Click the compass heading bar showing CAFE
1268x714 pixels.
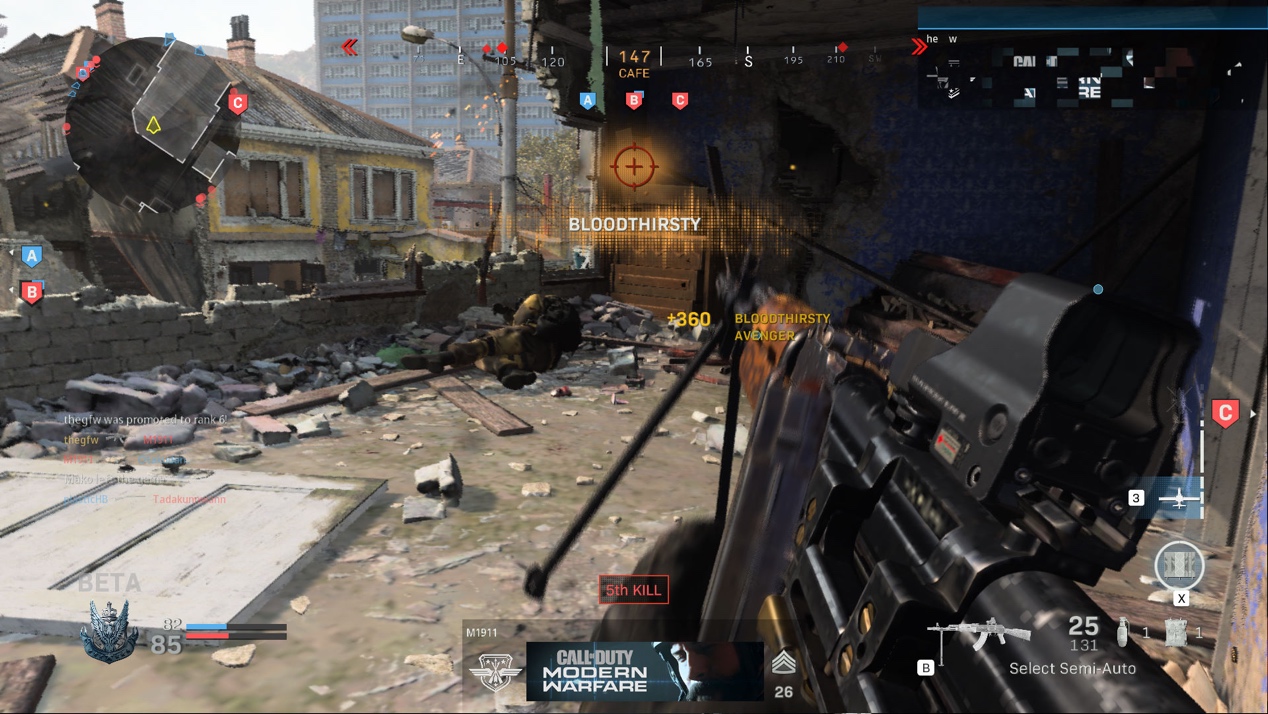point(634,60)
